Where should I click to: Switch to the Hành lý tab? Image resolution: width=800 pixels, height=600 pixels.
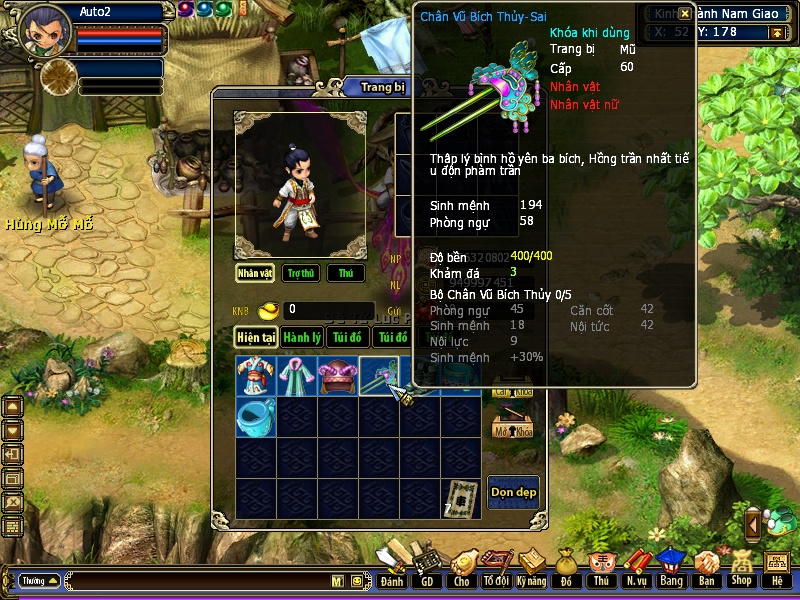coord(301,337)
